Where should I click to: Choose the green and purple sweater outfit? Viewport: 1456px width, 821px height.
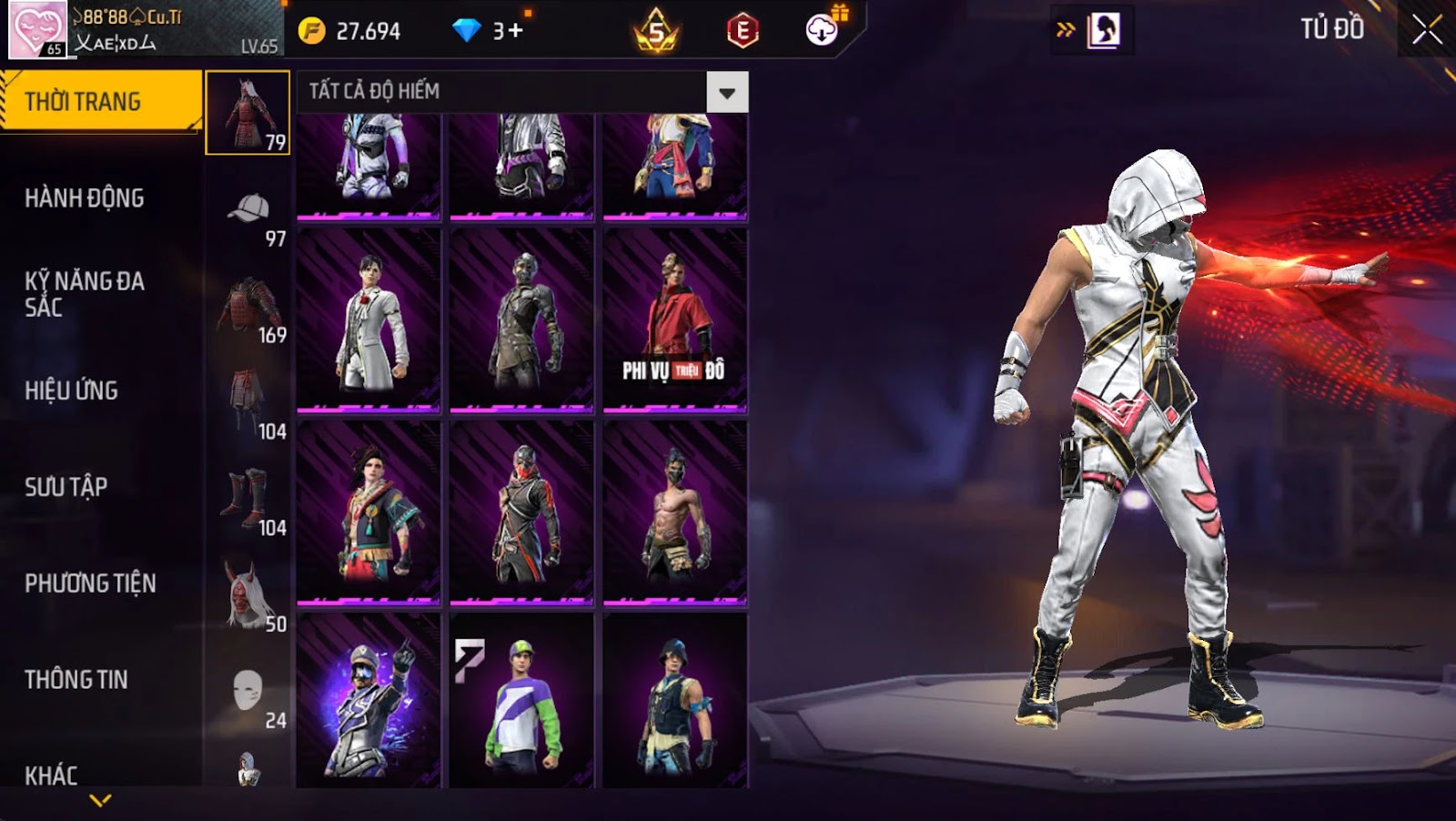[x=521, y=700]
